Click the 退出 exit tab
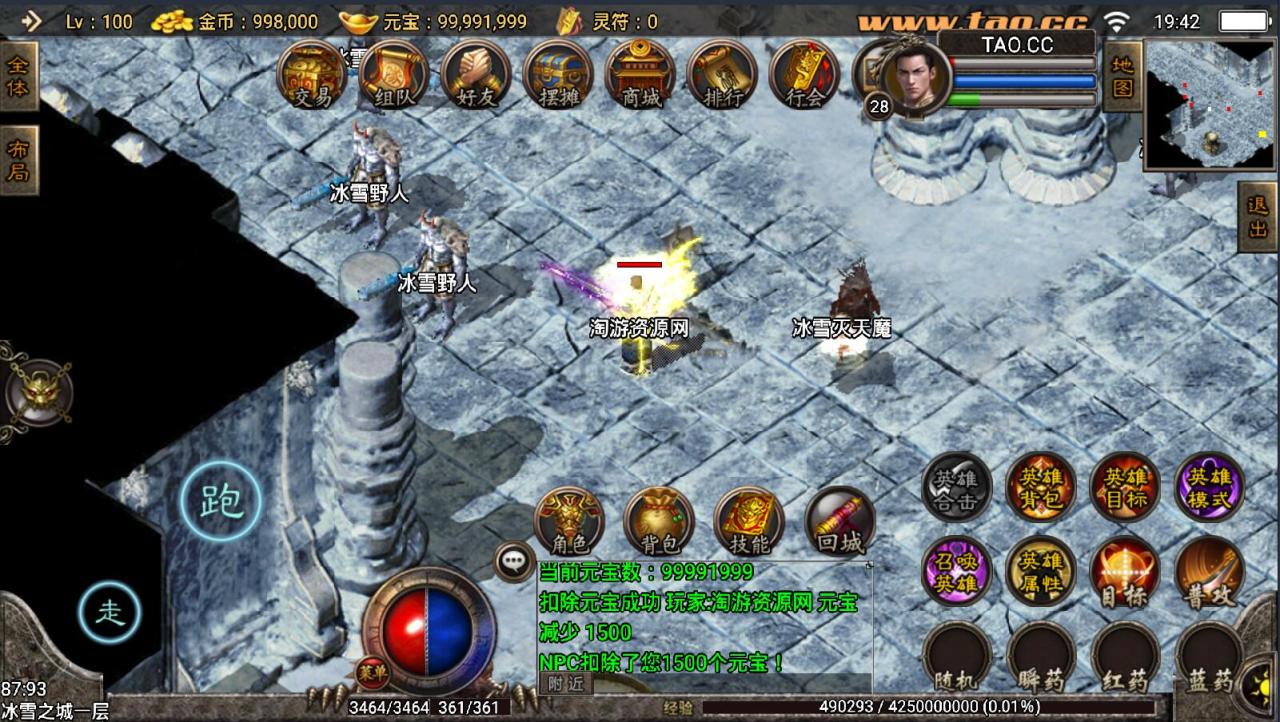The width and height of the screenshot is (1280, 722). [1258, 216]
